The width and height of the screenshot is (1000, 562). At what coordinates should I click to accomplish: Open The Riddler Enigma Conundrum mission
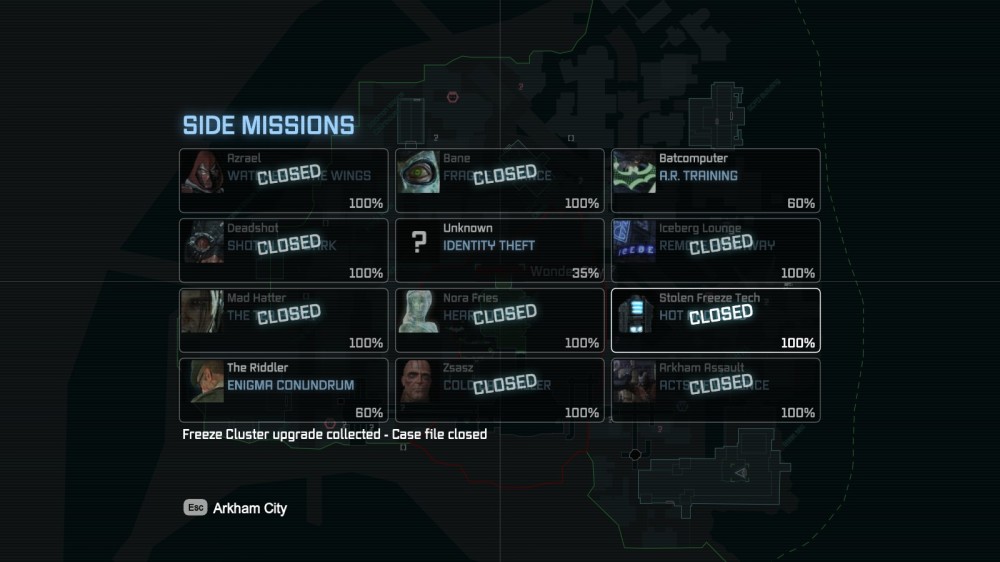[284, 390]
